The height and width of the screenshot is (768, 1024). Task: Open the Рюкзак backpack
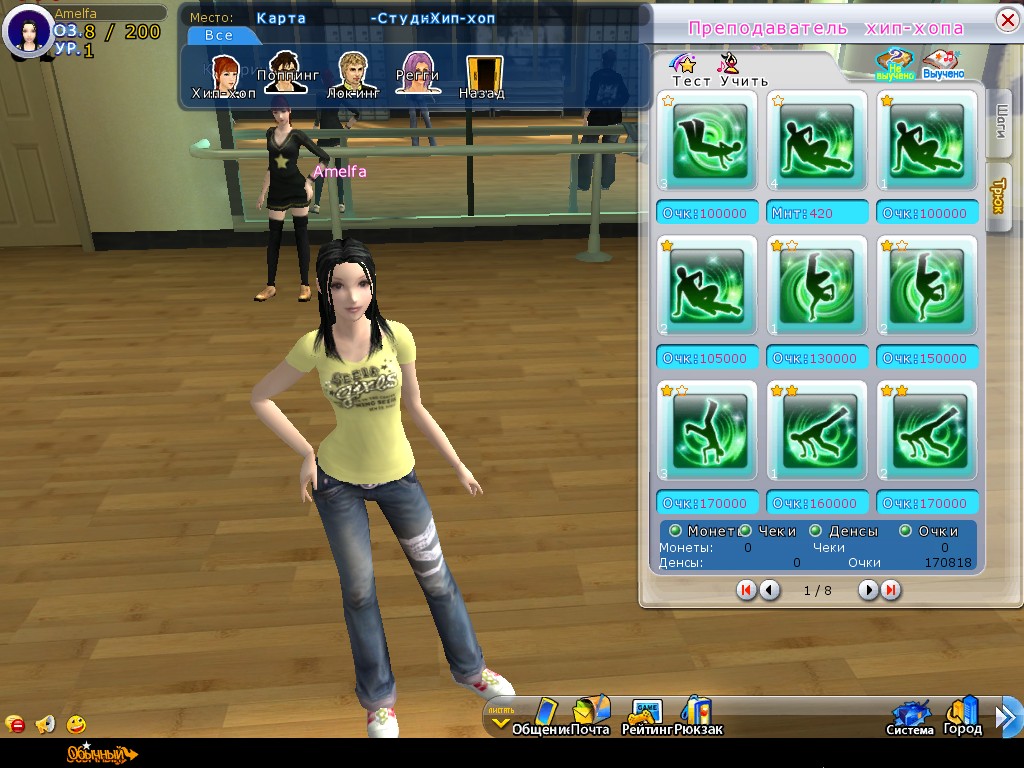pos(697,715)
